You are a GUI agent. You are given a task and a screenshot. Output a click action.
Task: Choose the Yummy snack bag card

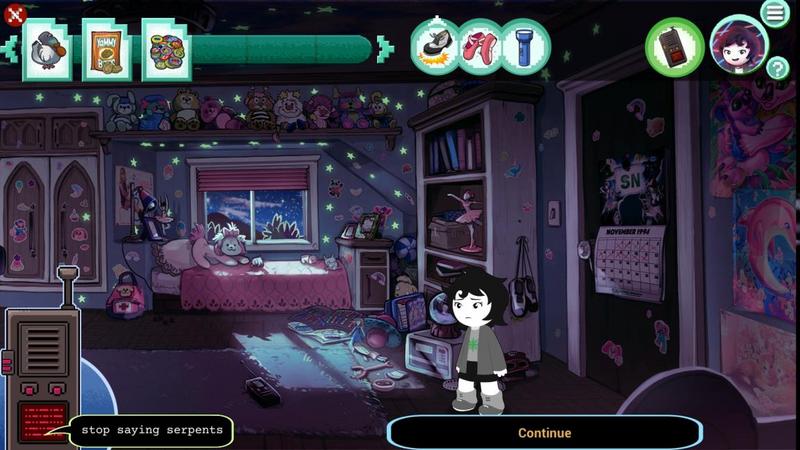pos(104,49)
